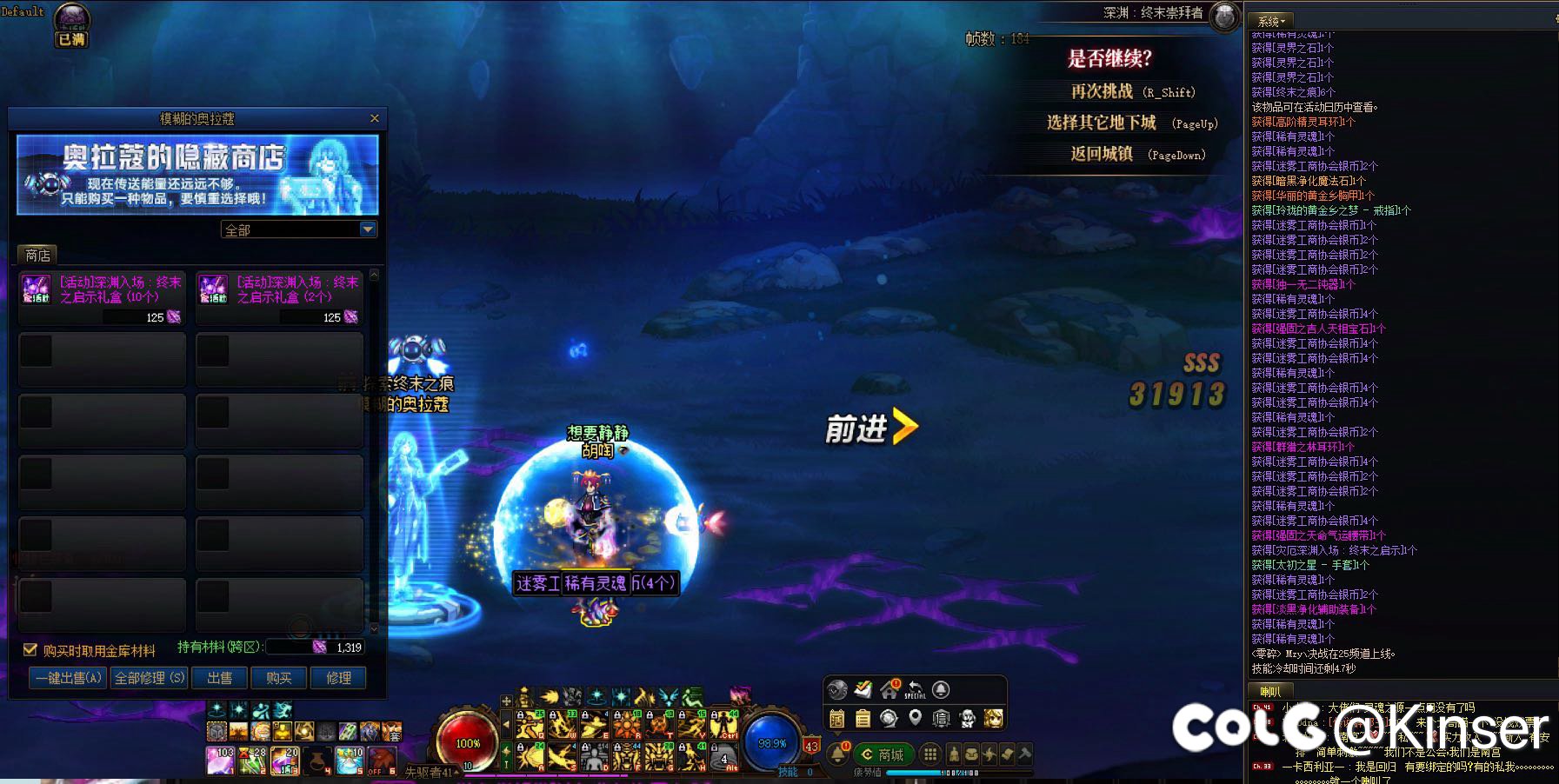Select the 终末之启示礼盒 (2个) shop item
1559x784 pixels.
(279, 296)
